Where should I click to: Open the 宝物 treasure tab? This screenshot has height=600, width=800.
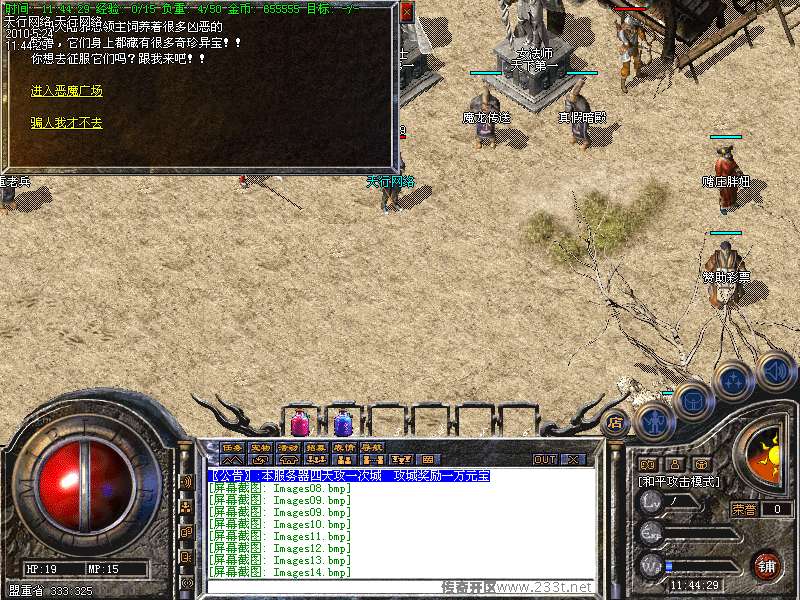pos(260,447)
